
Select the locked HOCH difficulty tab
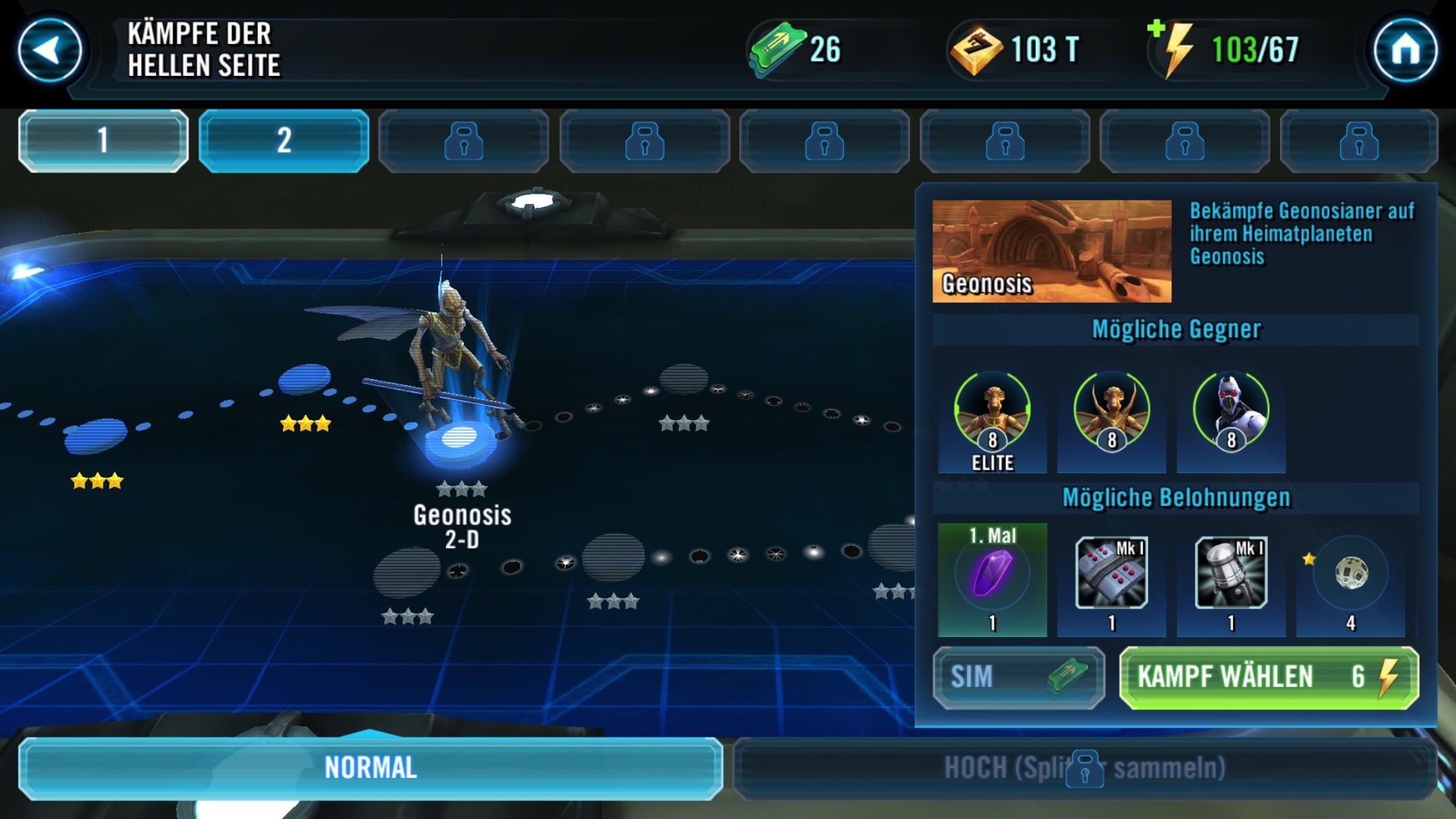tap(1085, 768)
